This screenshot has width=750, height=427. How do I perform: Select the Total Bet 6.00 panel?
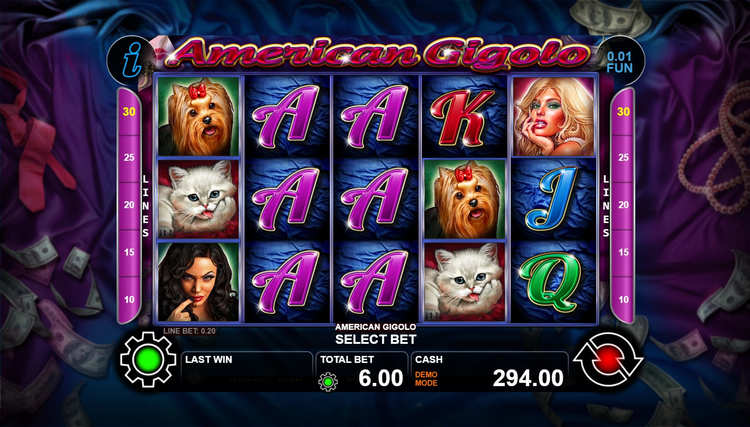coord(362,371)
